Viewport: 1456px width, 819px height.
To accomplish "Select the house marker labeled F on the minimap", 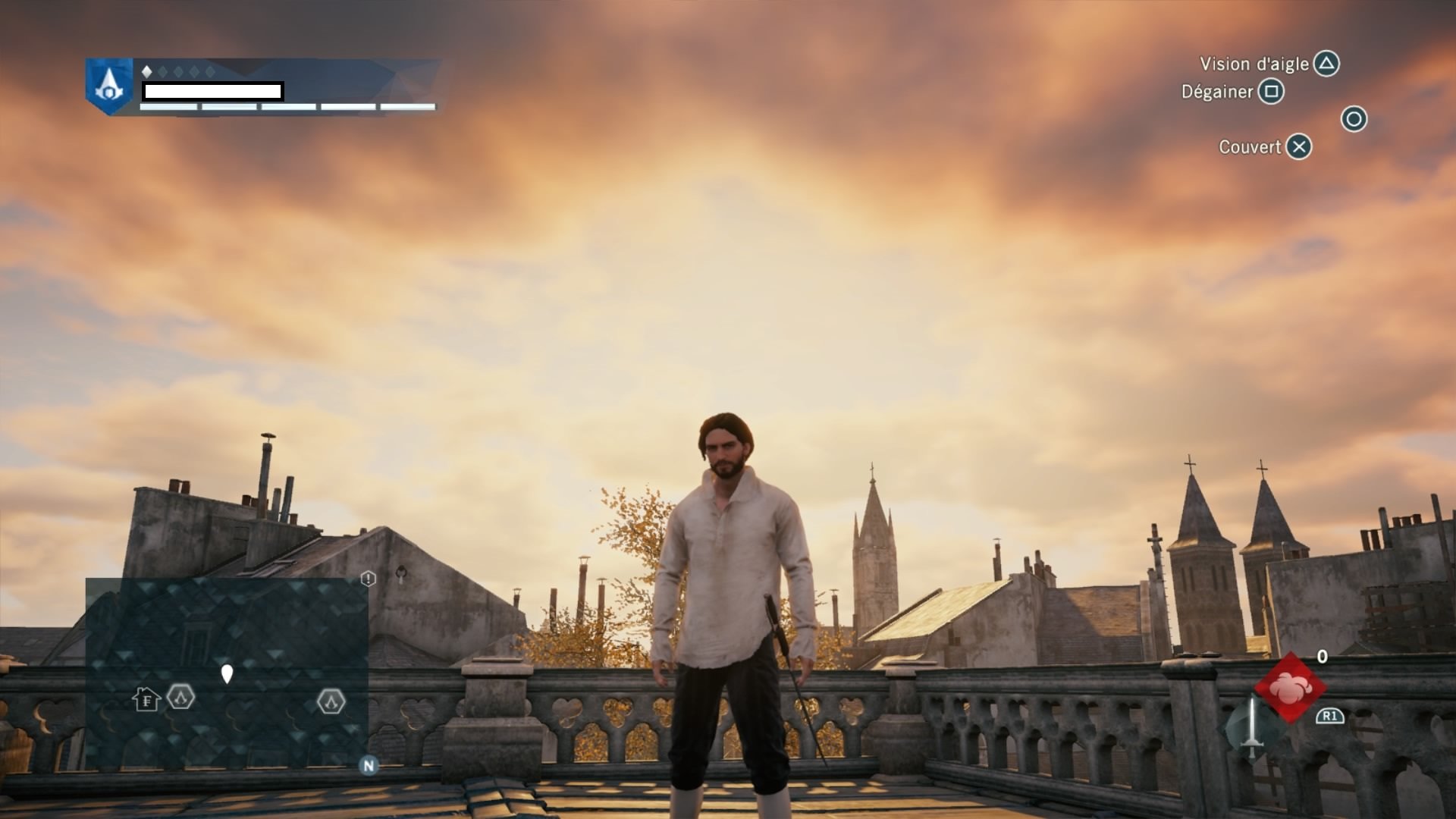I will (x=146, y=699).
